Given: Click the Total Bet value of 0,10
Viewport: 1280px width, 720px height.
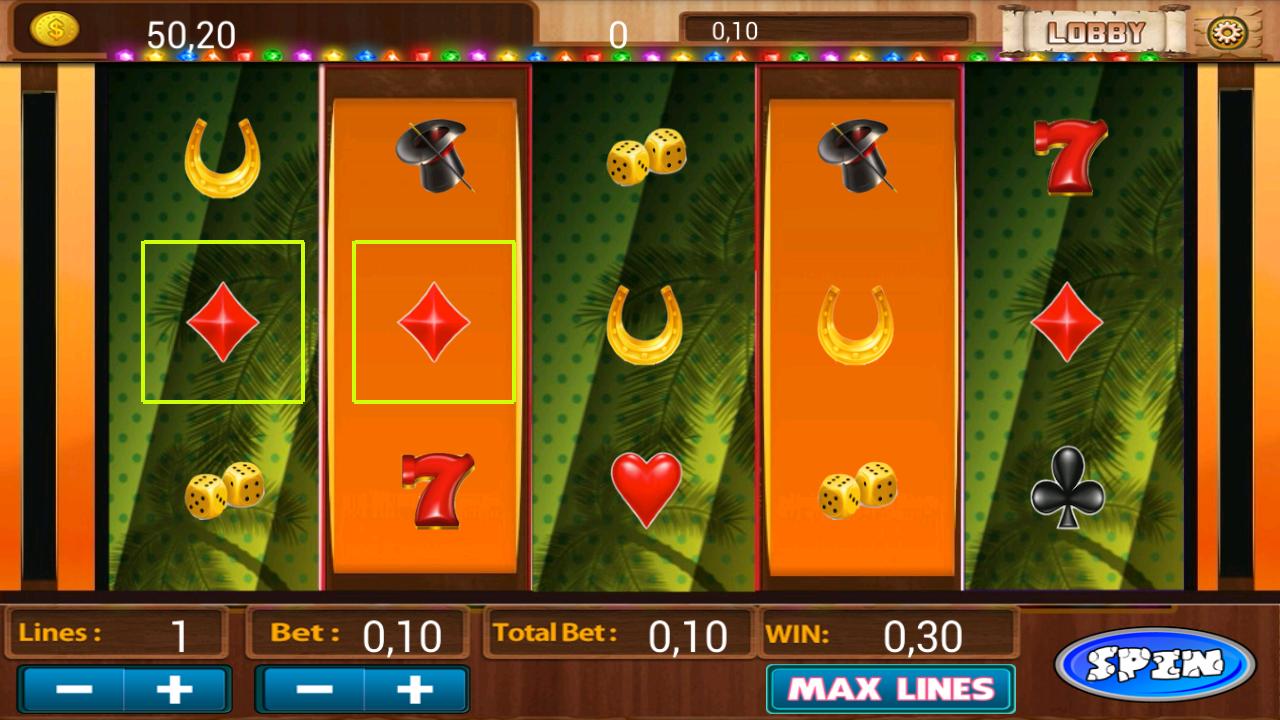Looking at the screenshot, I should pos(686,634).
